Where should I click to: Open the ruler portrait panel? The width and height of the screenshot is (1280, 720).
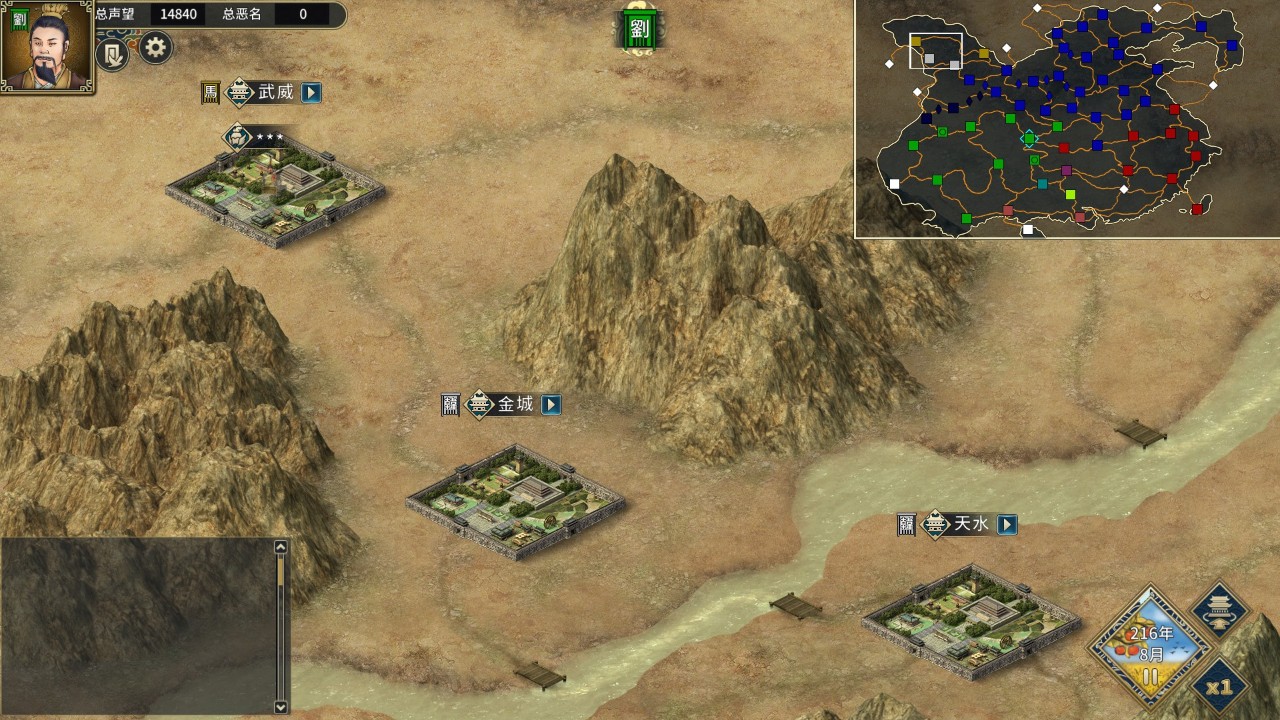coord(47,46)
